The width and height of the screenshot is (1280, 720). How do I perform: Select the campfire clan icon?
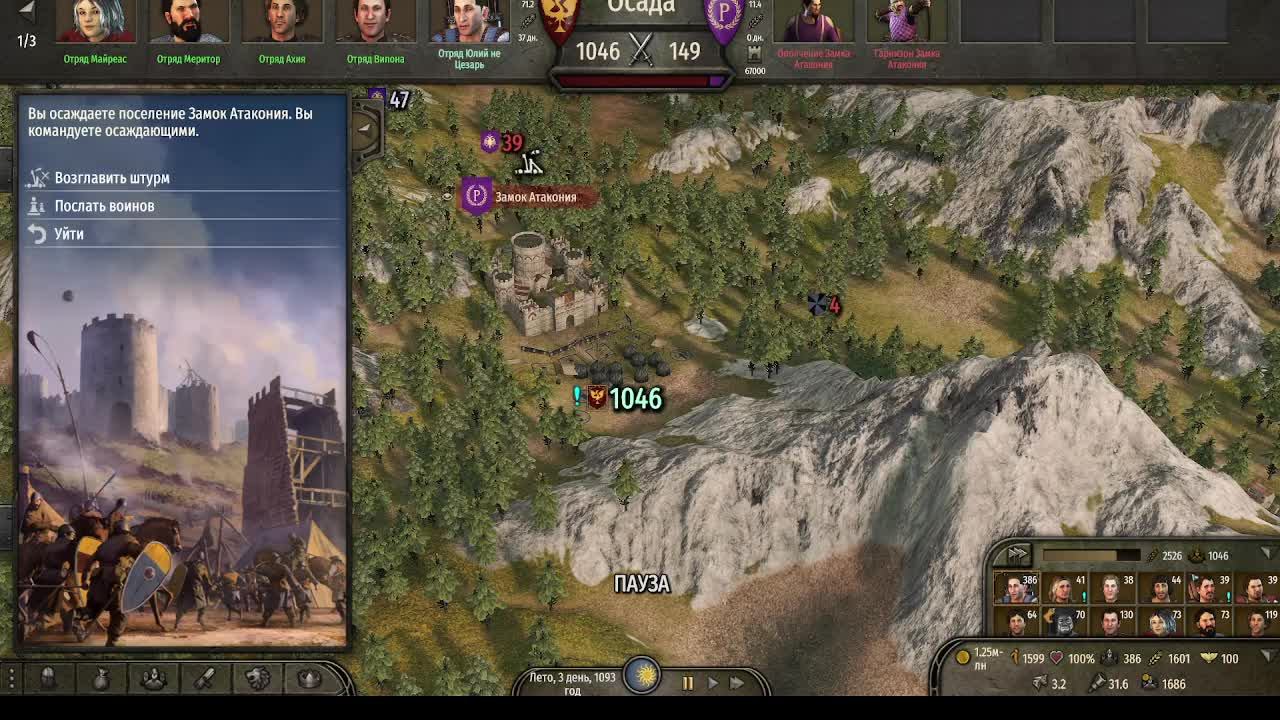[x=153, y=678]
